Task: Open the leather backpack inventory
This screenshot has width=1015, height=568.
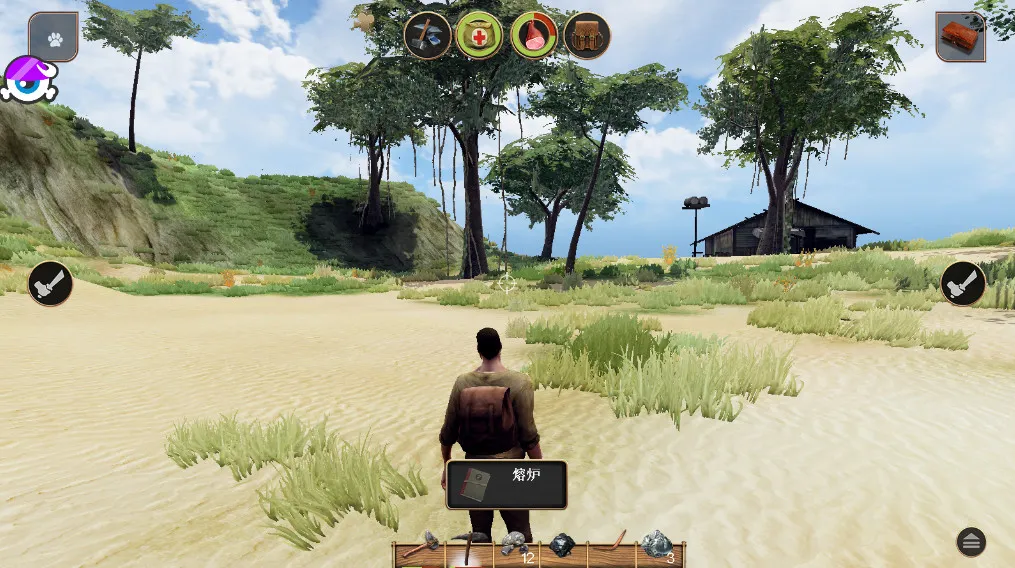Action: [x=587, y=36]
